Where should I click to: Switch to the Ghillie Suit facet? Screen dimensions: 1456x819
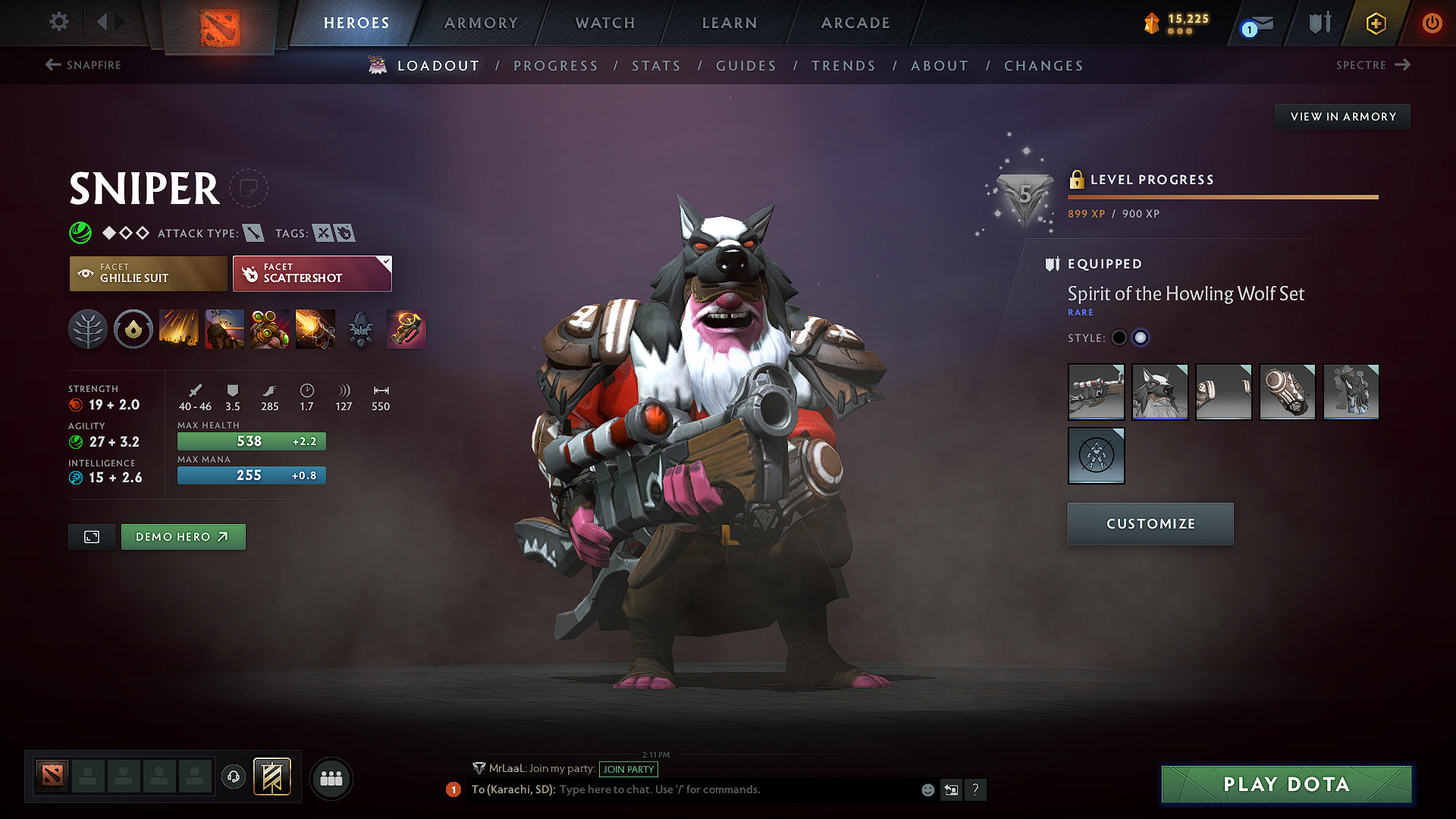click(148, 273)
